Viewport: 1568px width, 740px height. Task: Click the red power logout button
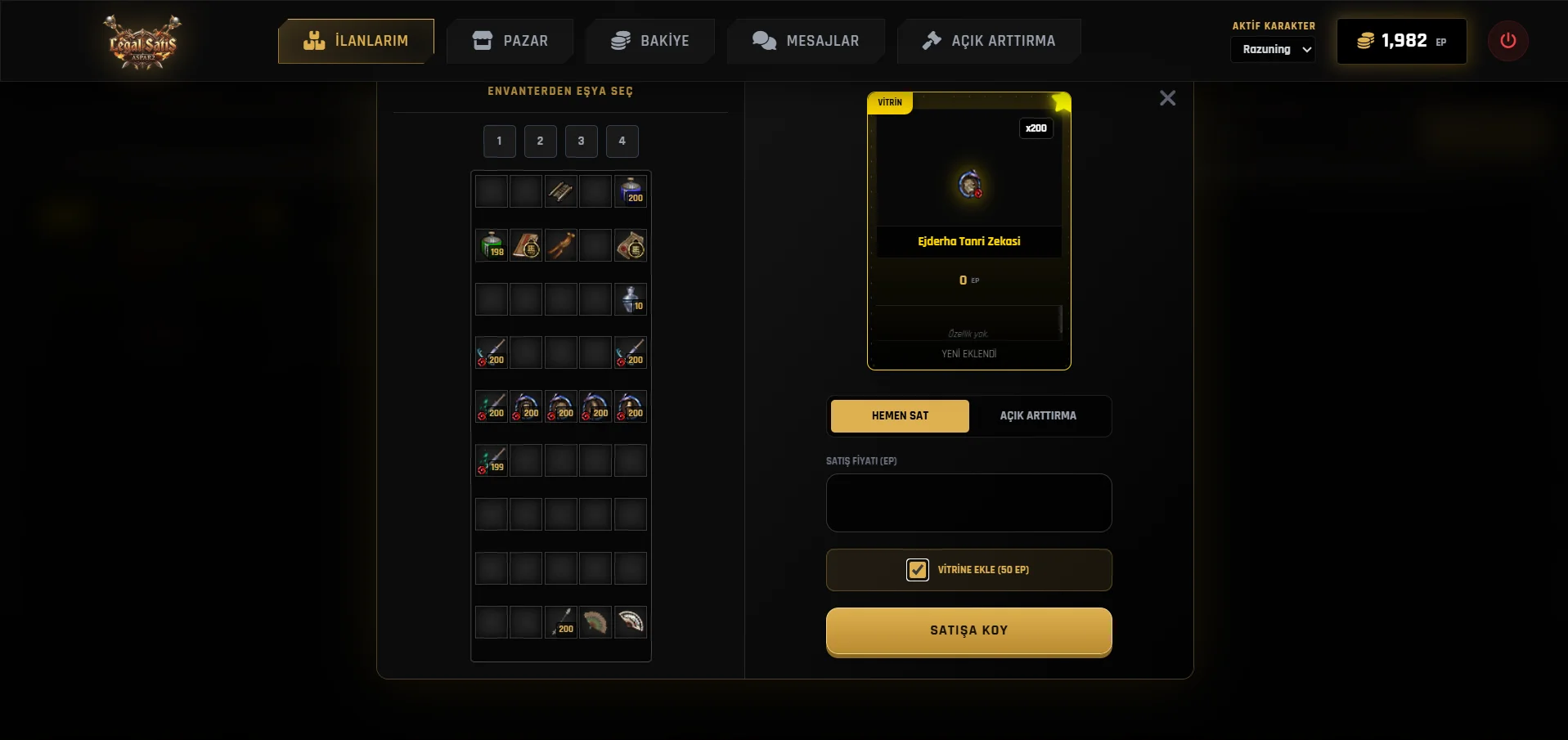1507,41
